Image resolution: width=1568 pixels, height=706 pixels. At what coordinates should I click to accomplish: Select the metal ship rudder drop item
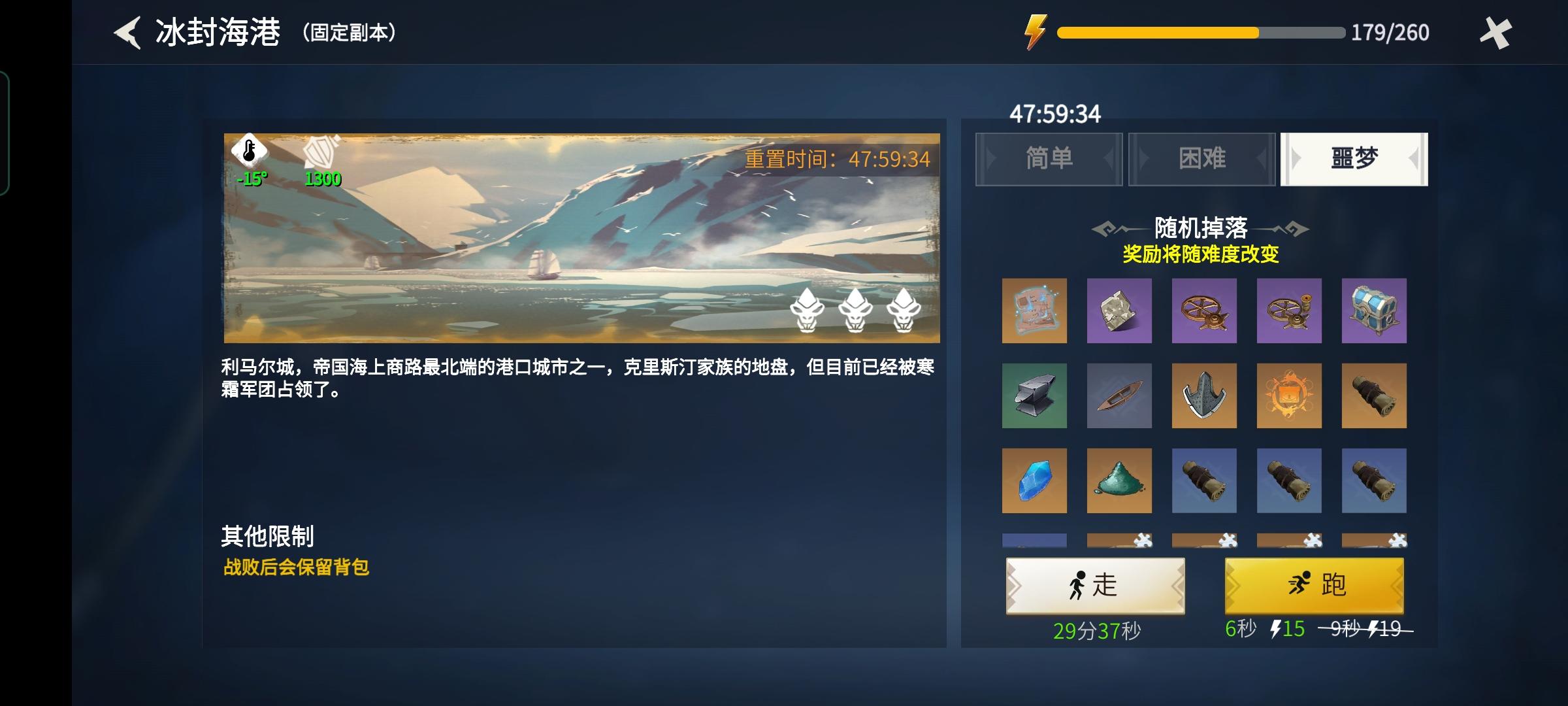[1204, 396]
